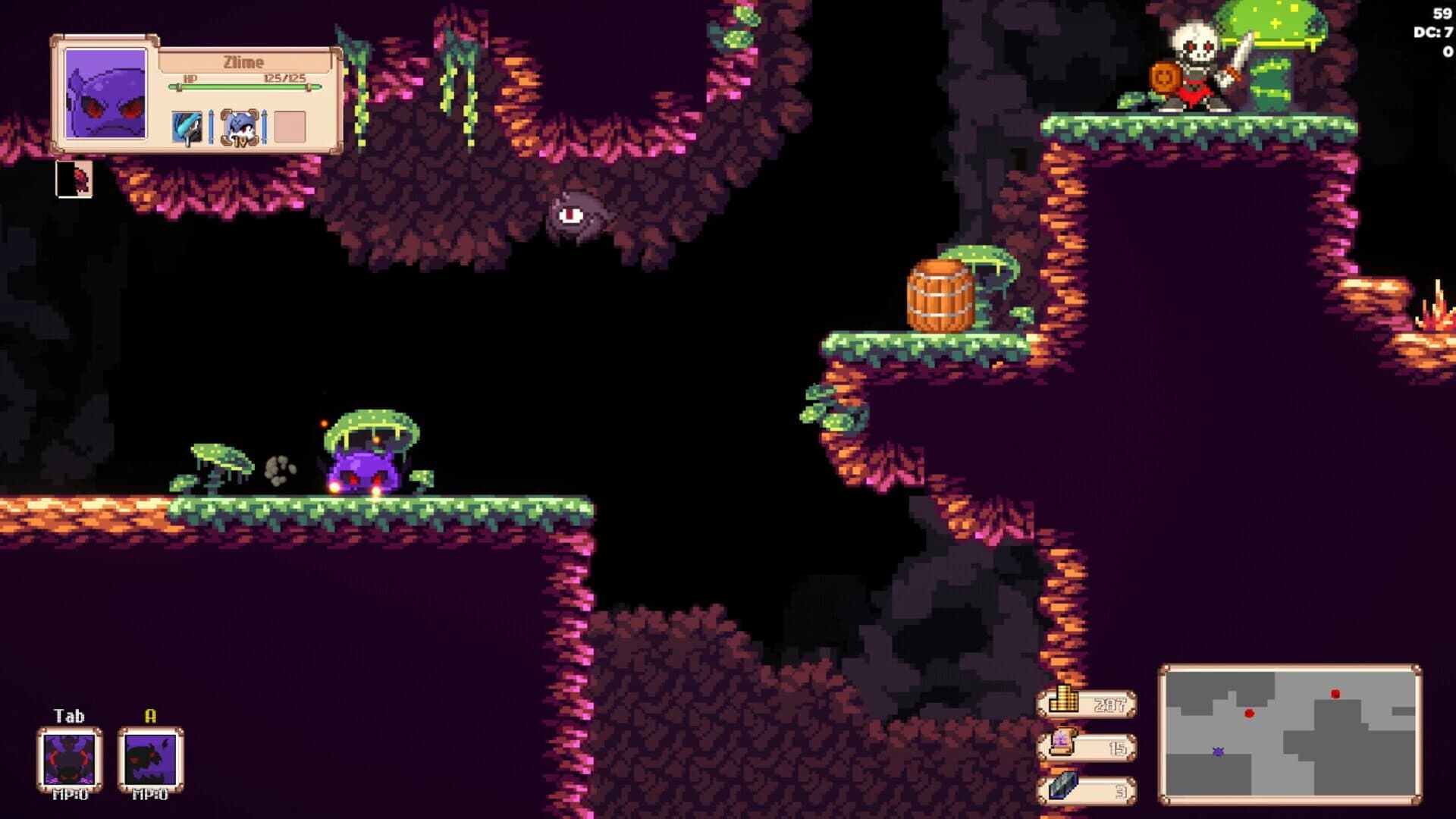Viewport: 1456px width, 819px height.
Task: Select the Zlime name plate
Action: click(x=243, y=62)
